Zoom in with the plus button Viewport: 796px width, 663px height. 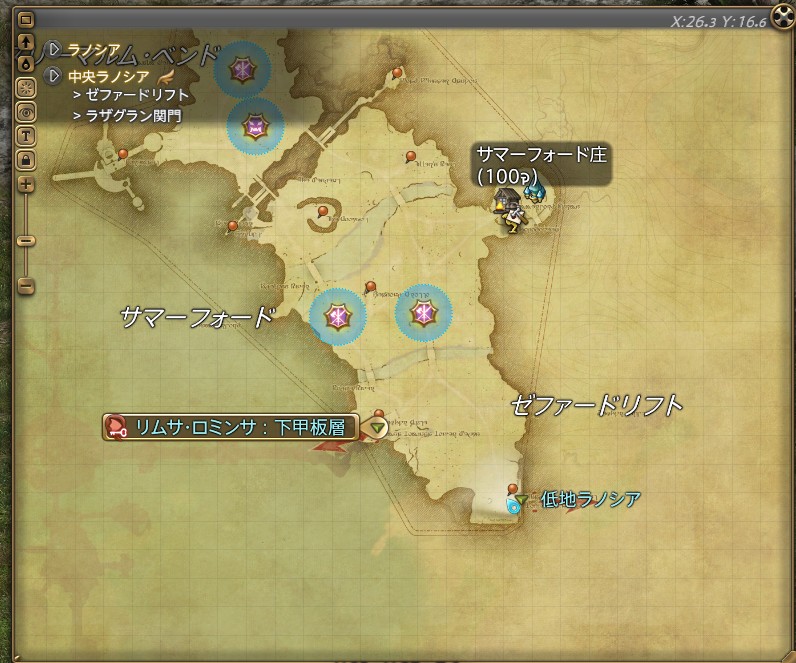(x=26, y=184)
